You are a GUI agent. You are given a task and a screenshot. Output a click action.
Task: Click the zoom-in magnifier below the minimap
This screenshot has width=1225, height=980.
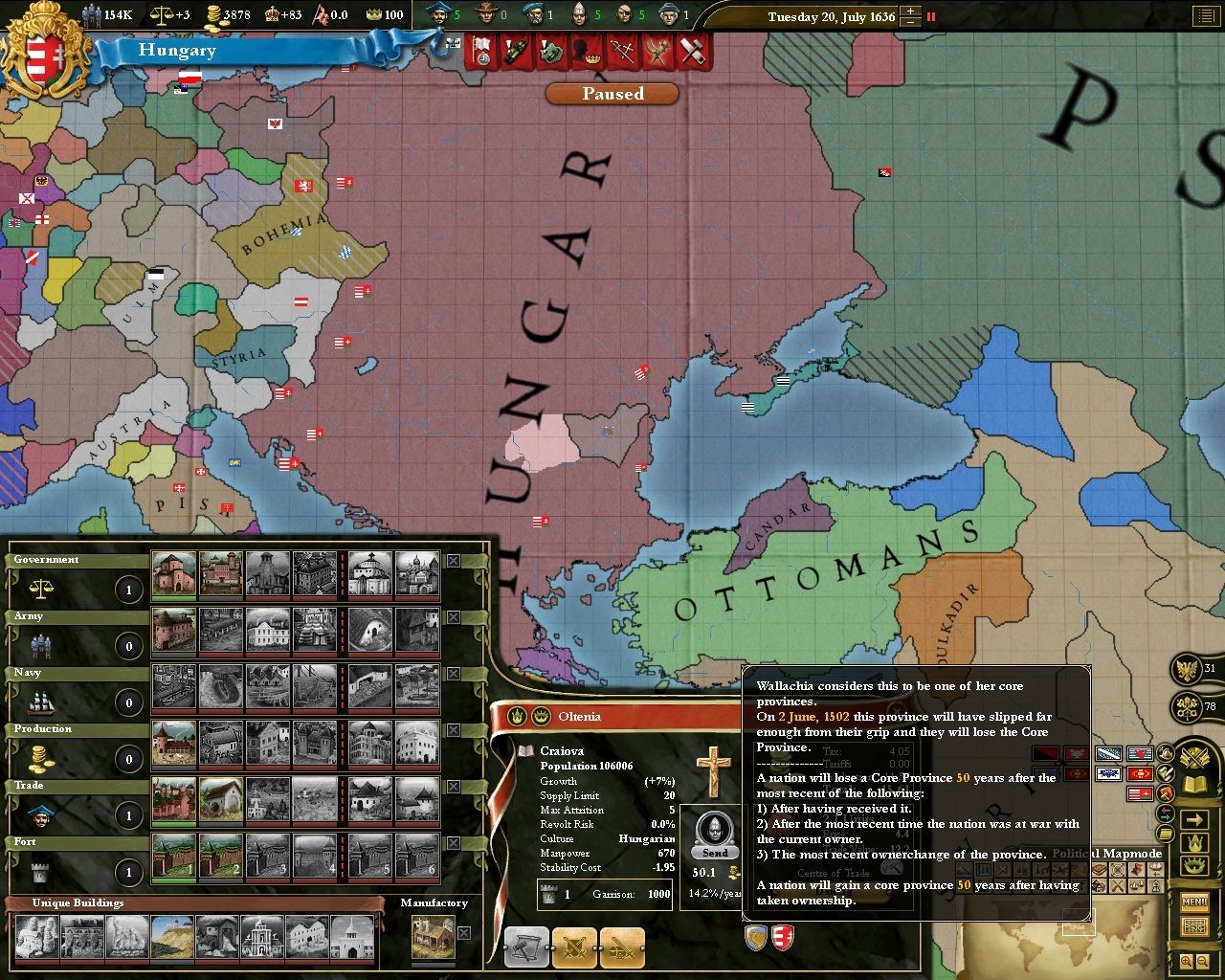click(1187, 960)
